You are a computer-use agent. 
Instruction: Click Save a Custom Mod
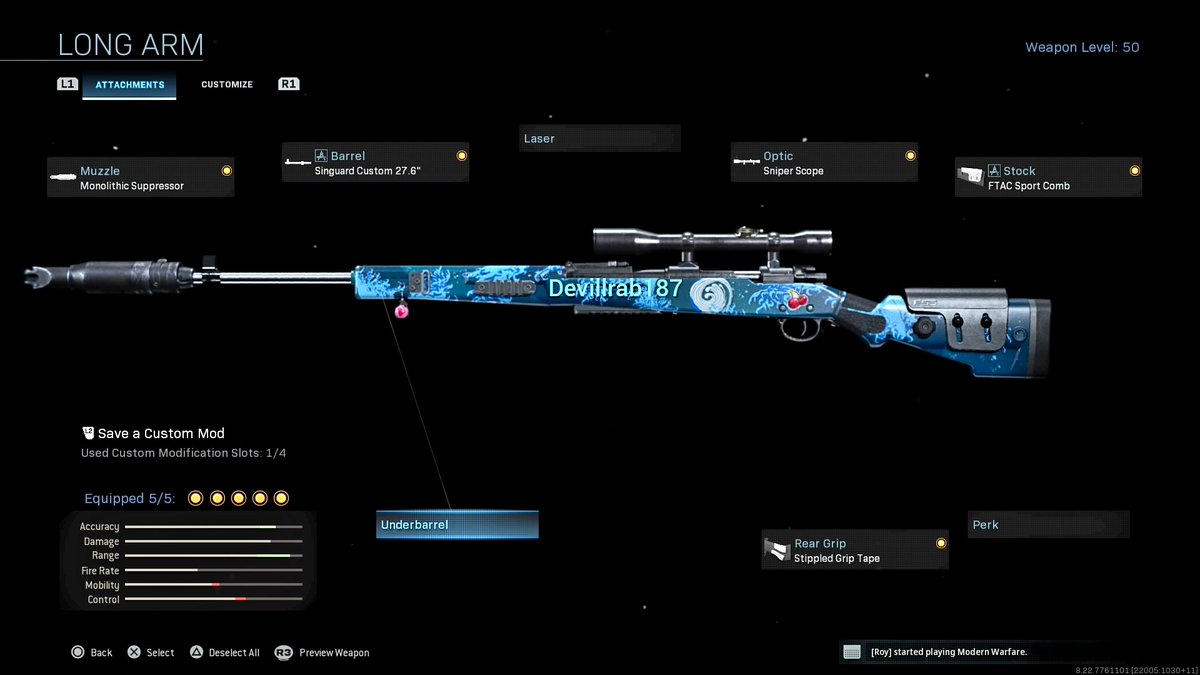[x=160, y=434]
